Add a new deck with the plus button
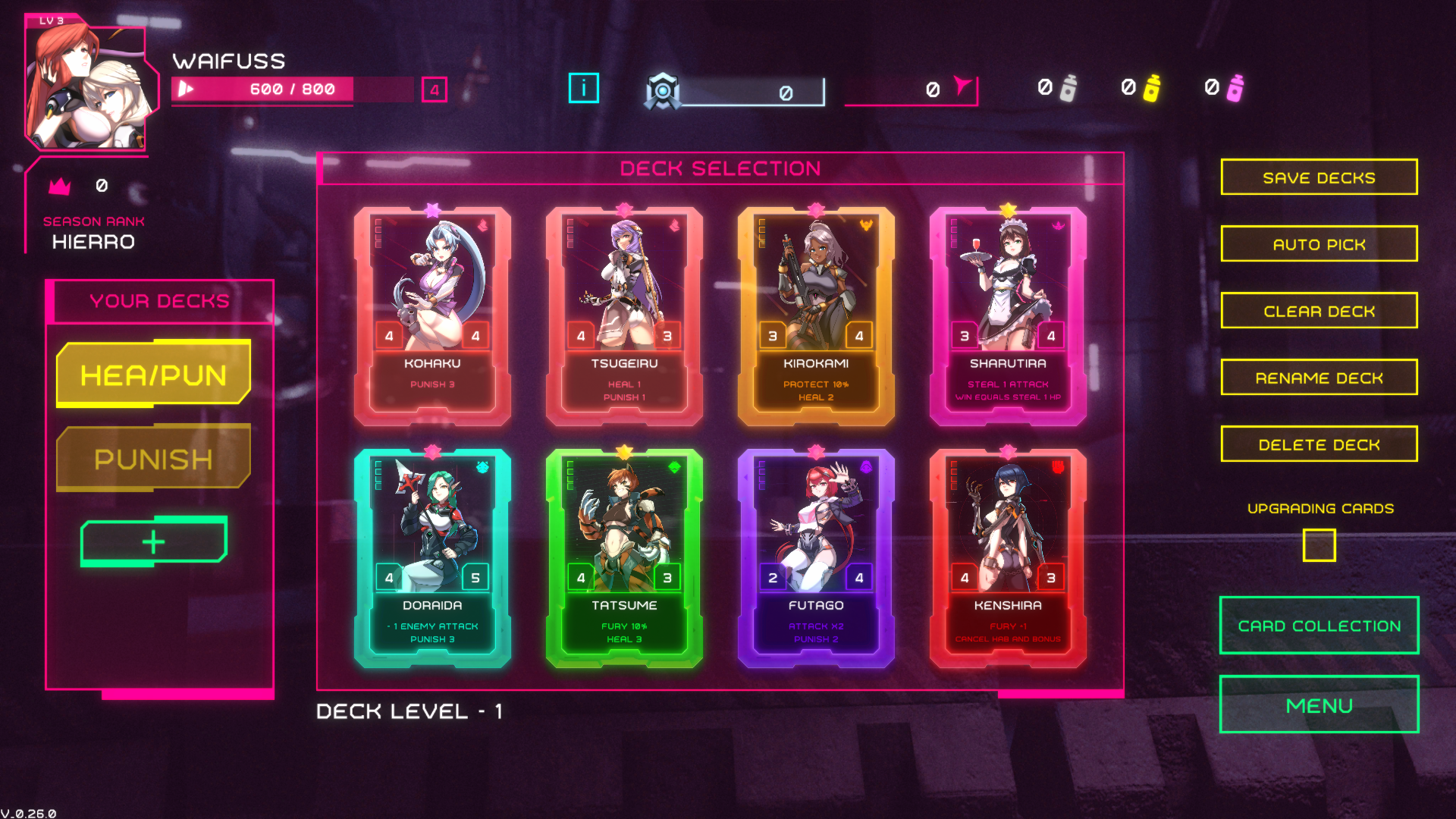1456x819 pixels. (153, 541)
